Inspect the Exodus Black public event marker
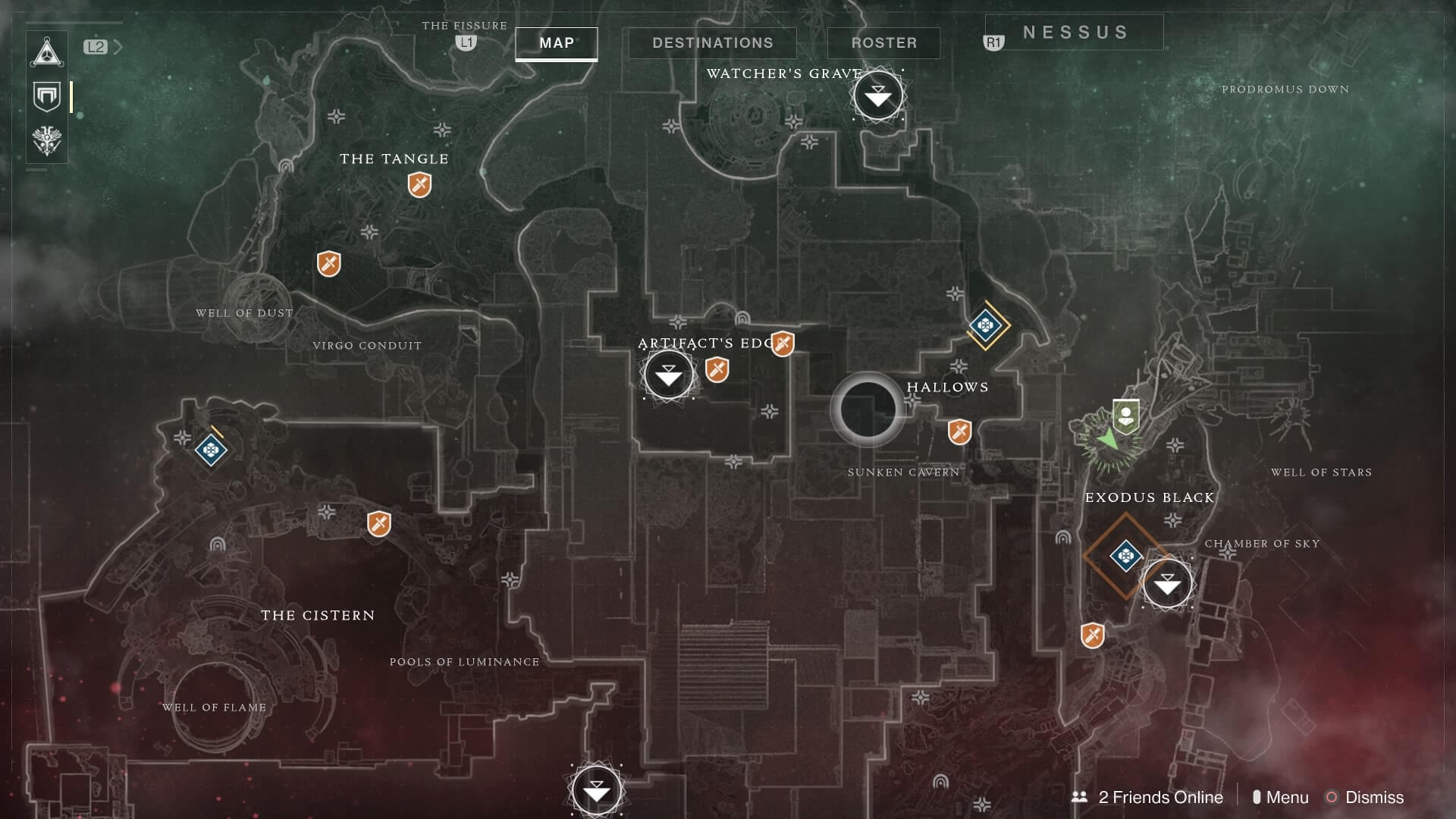Image resolution: width=1456 pixels, height=819 pixels. pos(1125,556)
